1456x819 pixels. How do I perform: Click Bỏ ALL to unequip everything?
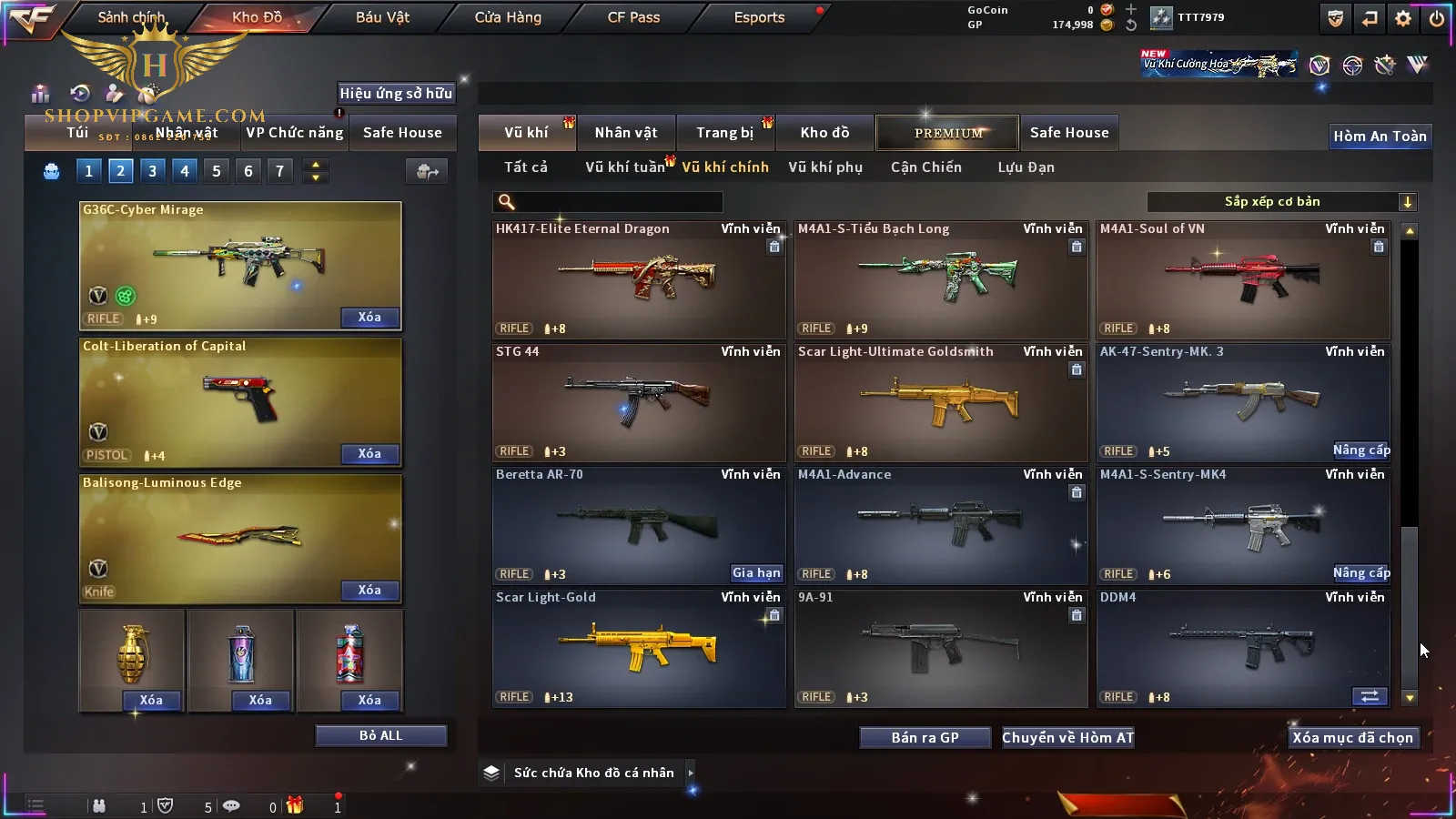tap(380, 735)
